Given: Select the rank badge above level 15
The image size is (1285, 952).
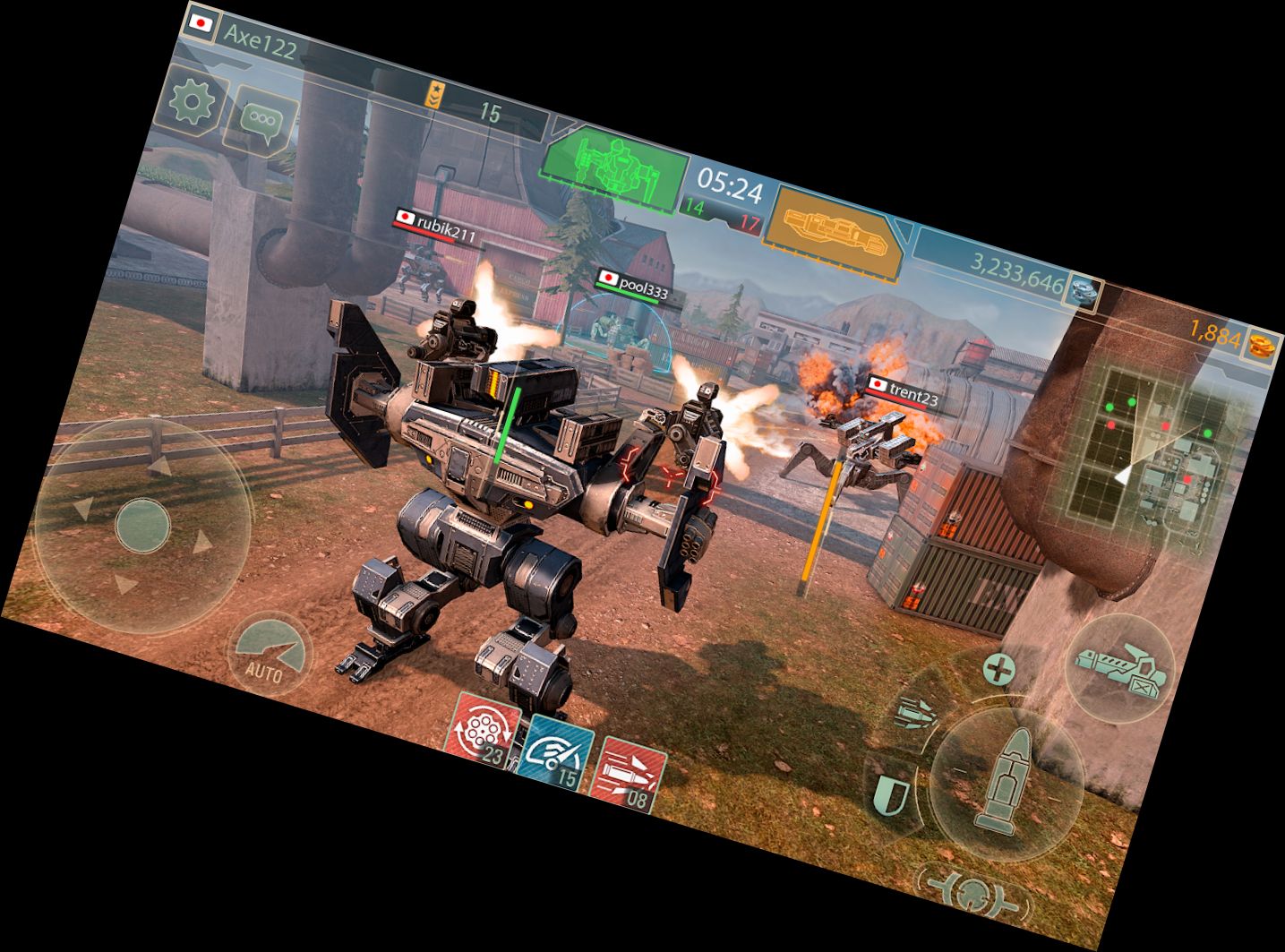Looking at the screenshot, I should click(x=433, y=94).
